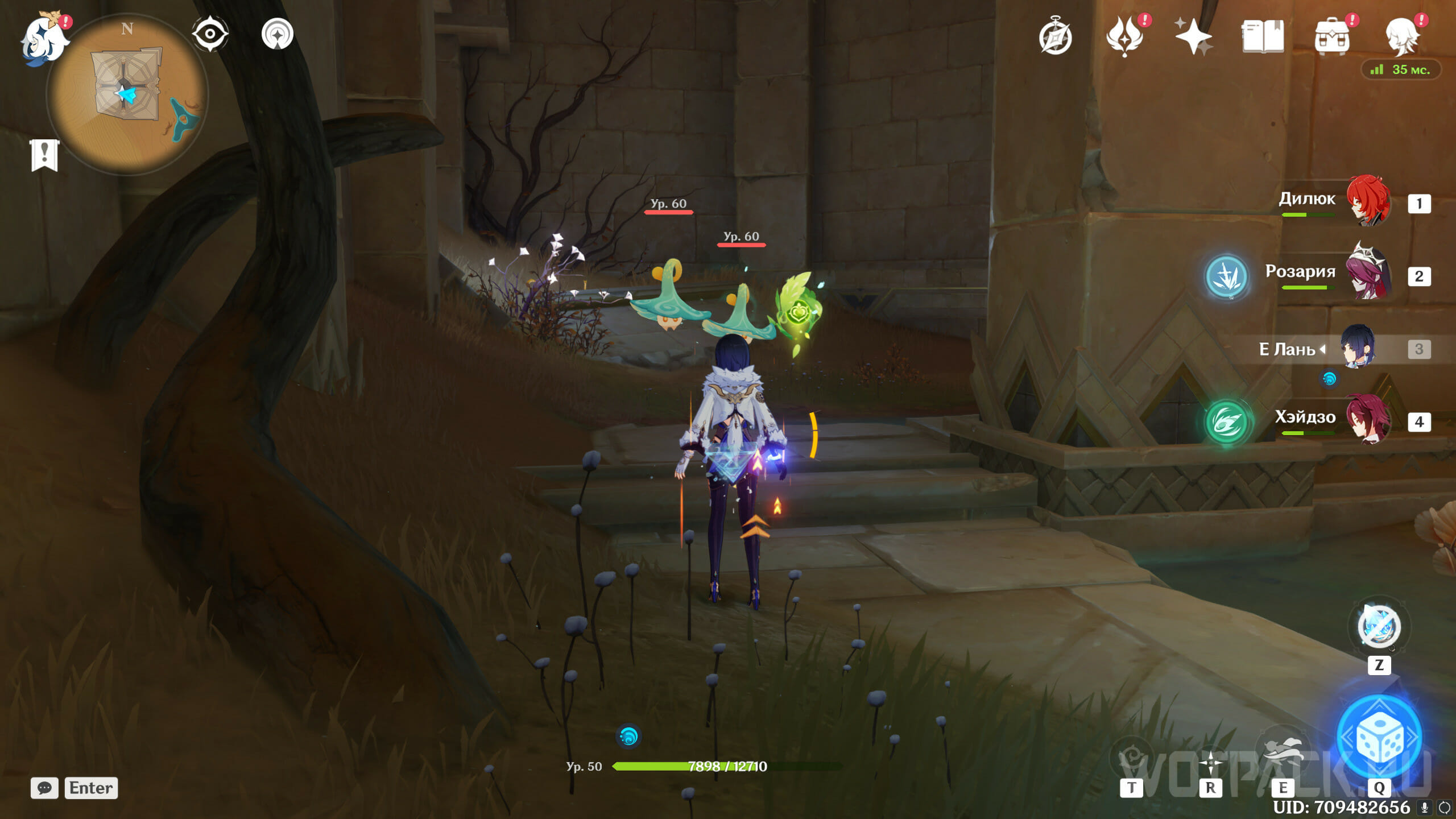Open the Archive book icon
The width and height of the screenshot is (1456, 819).
point(1263,36)
